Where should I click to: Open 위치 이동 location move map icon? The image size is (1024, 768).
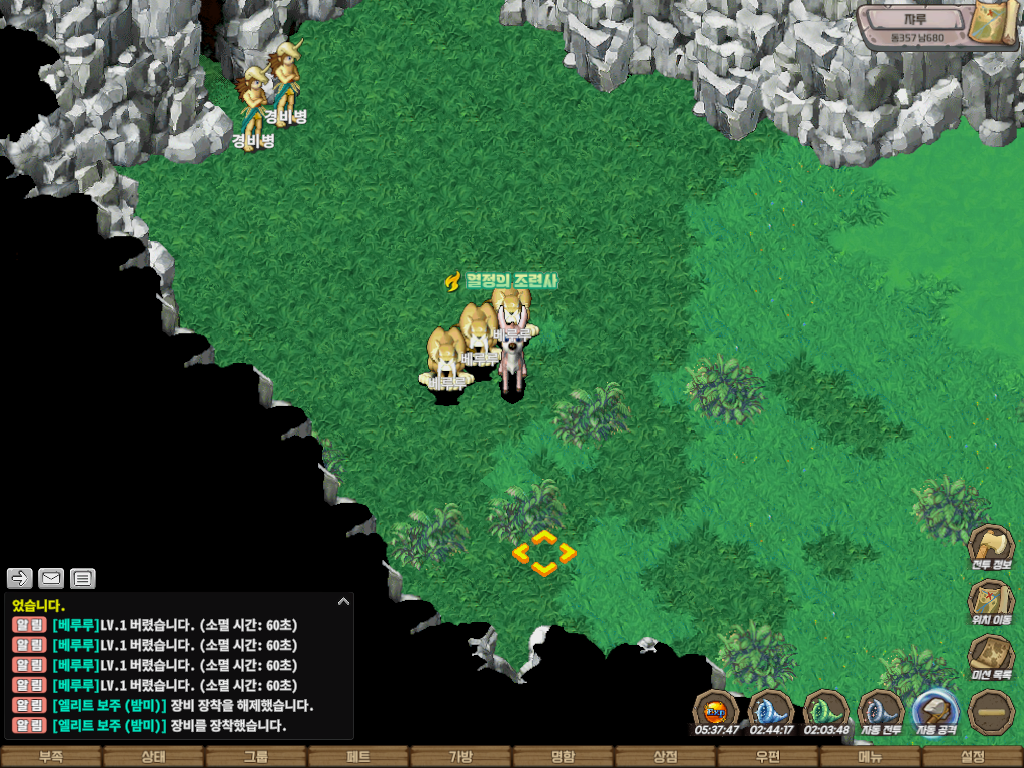click(x=990, y=600)
